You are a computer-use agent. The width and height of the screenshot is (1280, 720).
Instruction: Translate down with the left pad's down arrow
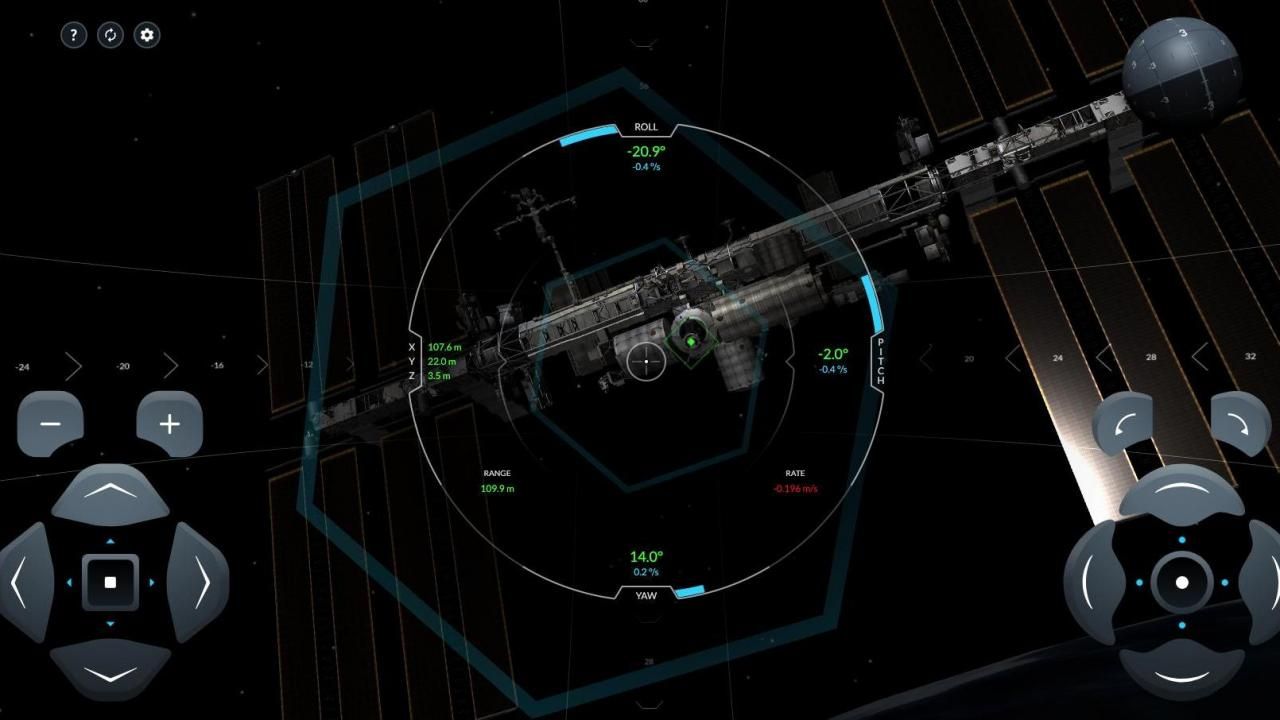110,670
